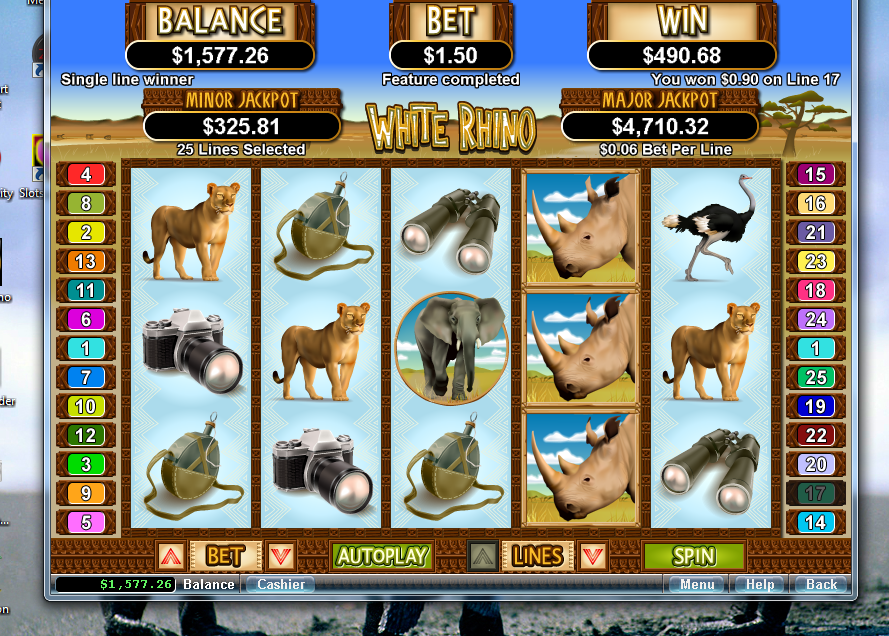Viewport: 889px width, 636px height.
Task: Hit the green SPIN button
Action: coord(694,556)
